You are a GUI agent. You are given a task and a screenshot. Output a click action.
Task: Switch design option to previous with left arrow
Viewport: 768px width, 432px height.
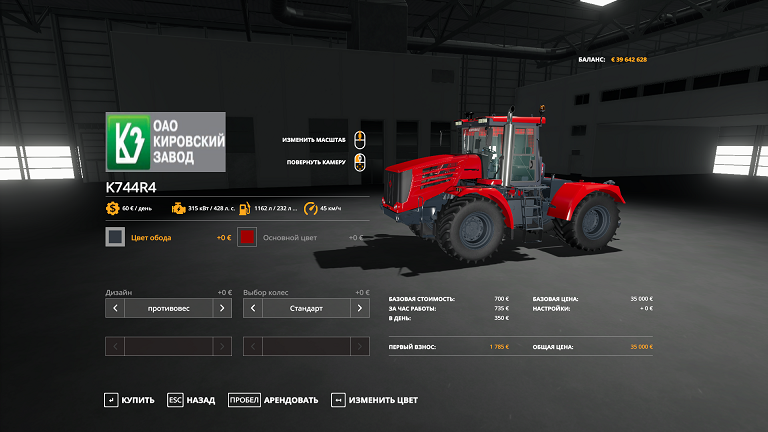[x=115, y=308]
